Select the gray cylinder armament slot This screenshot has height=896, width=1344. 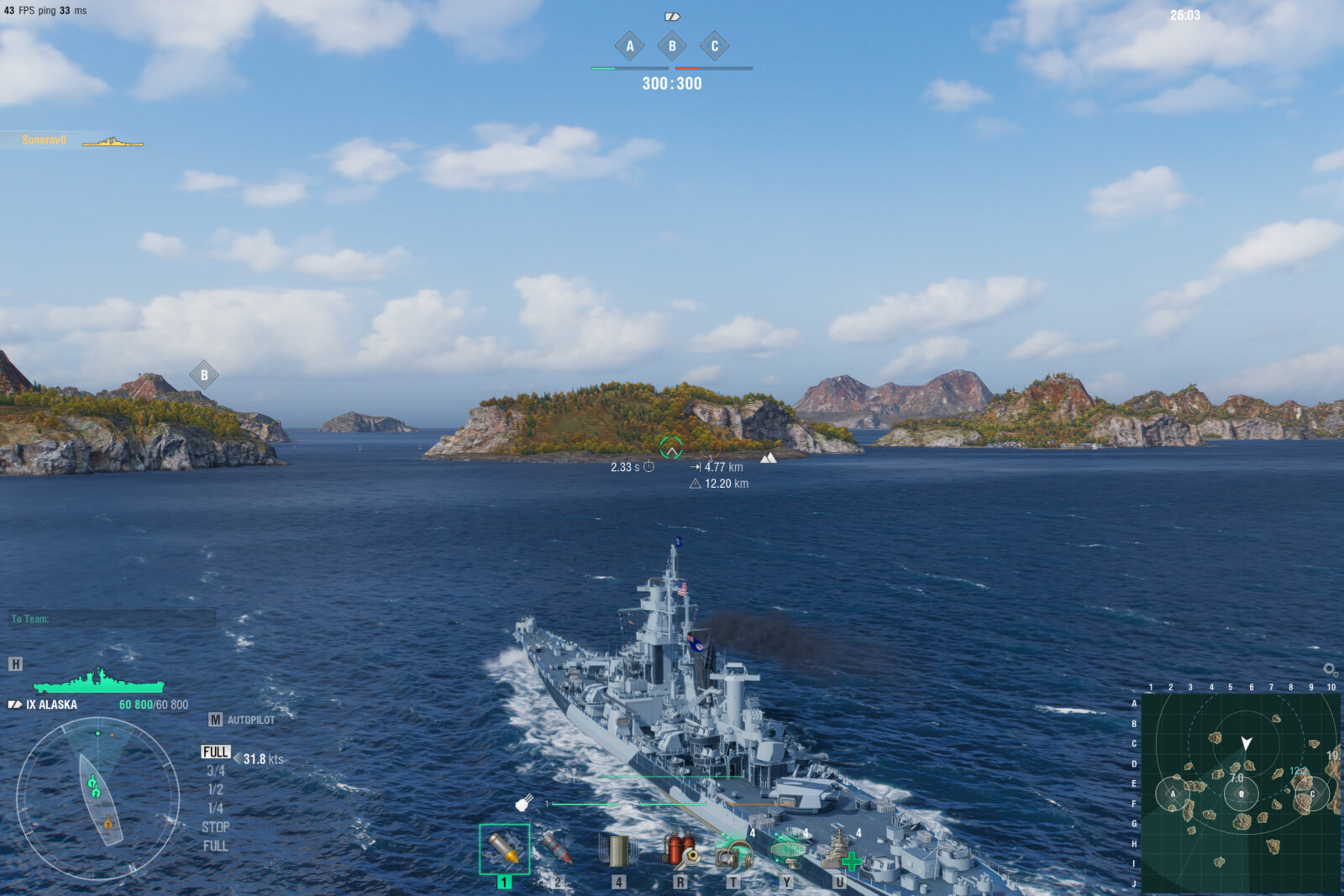pos(617,851)
